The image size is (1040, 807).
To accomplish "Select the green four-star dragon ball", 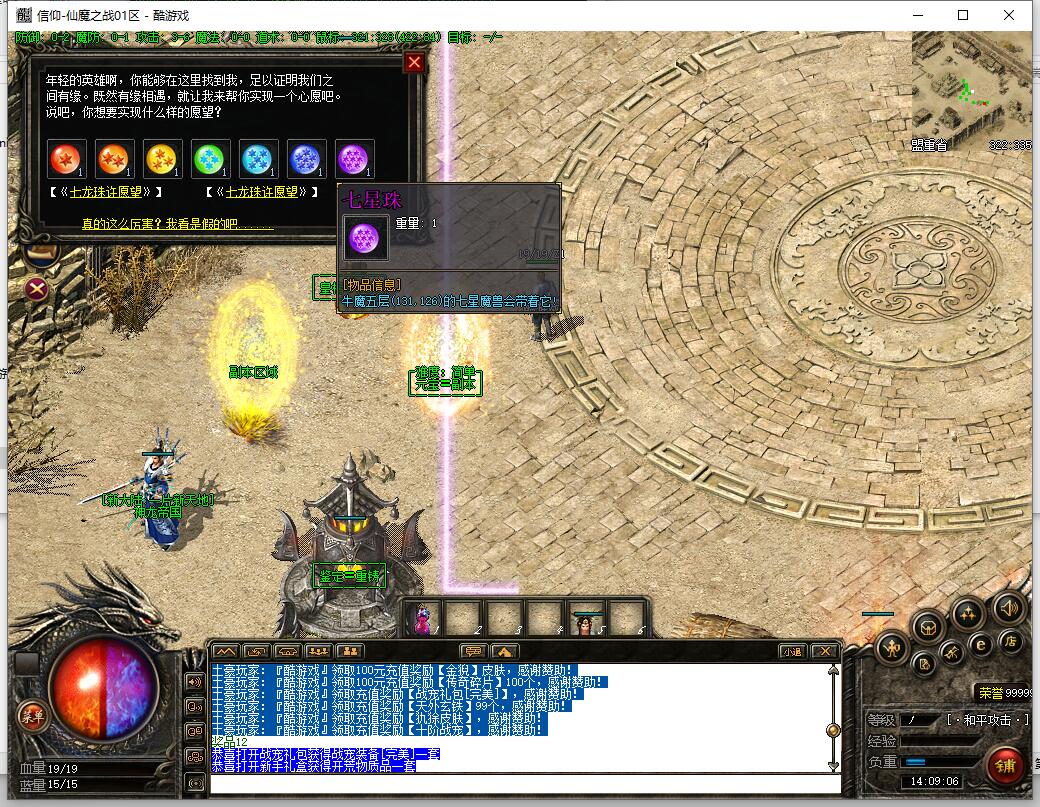I will 210,159.
